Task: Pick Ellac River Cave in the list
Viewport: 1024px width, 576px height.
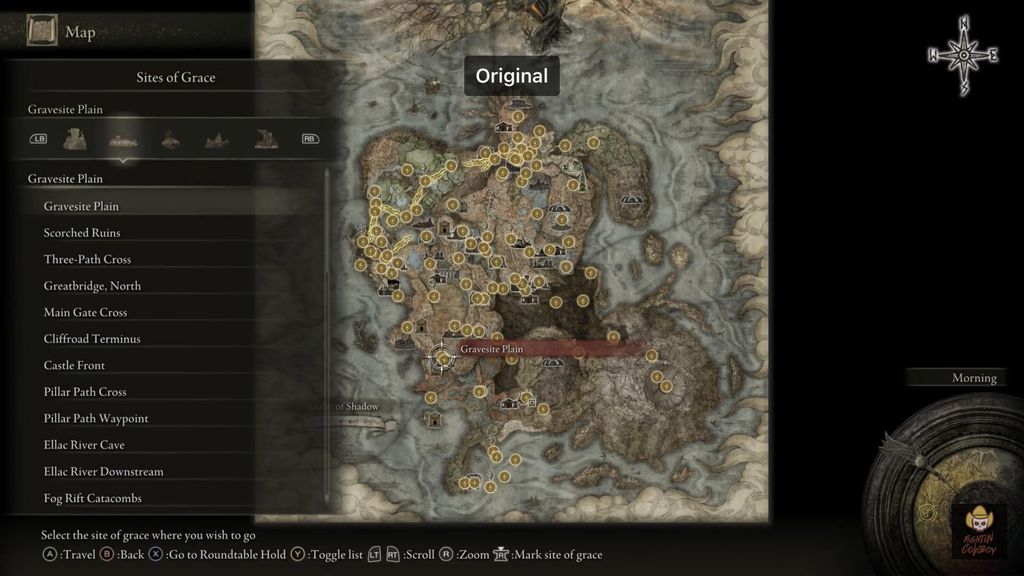Action: (84, 445)
